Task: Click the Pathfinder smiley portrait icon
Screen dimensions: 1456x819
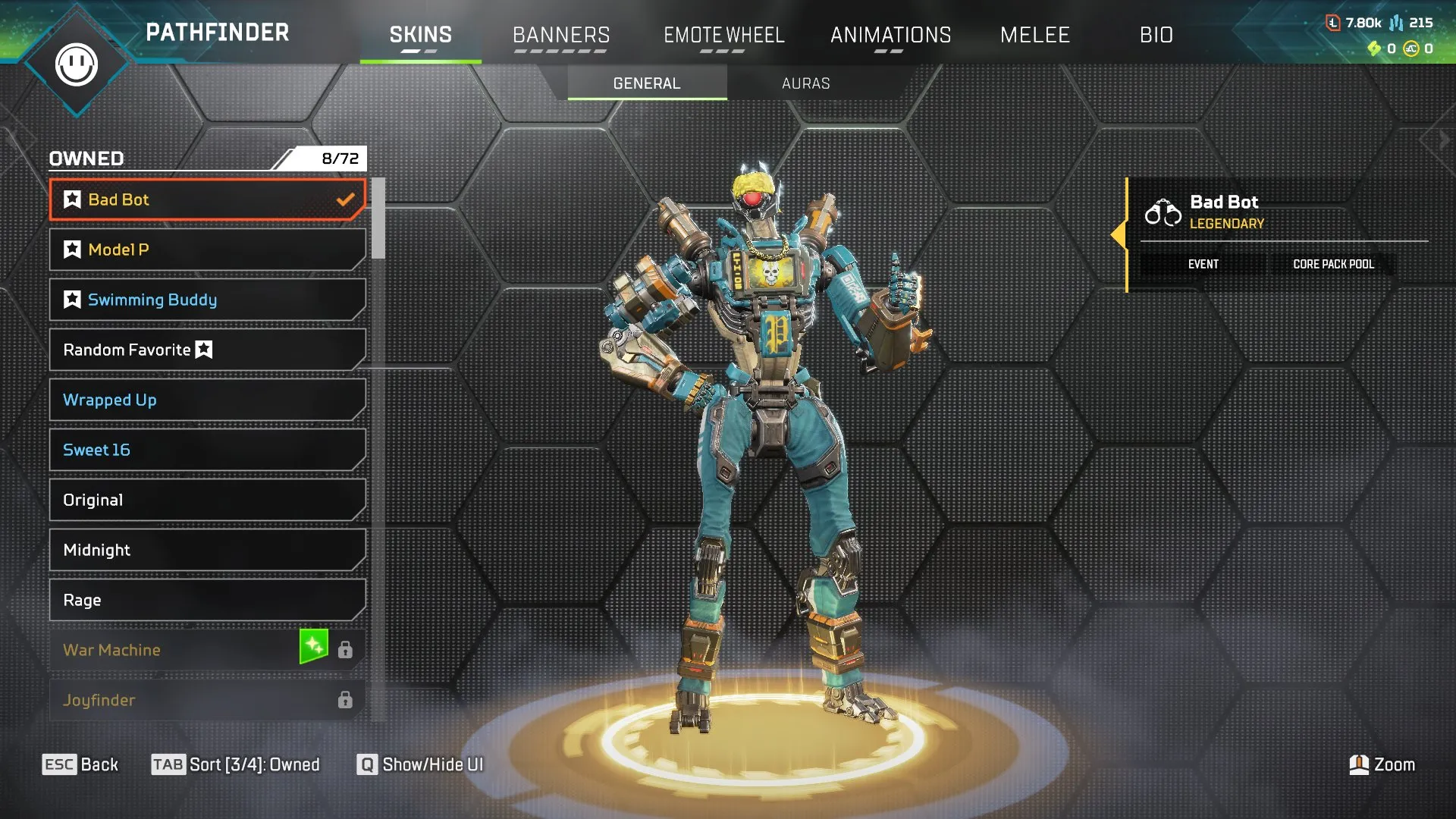Action: (x=78, y=64)
